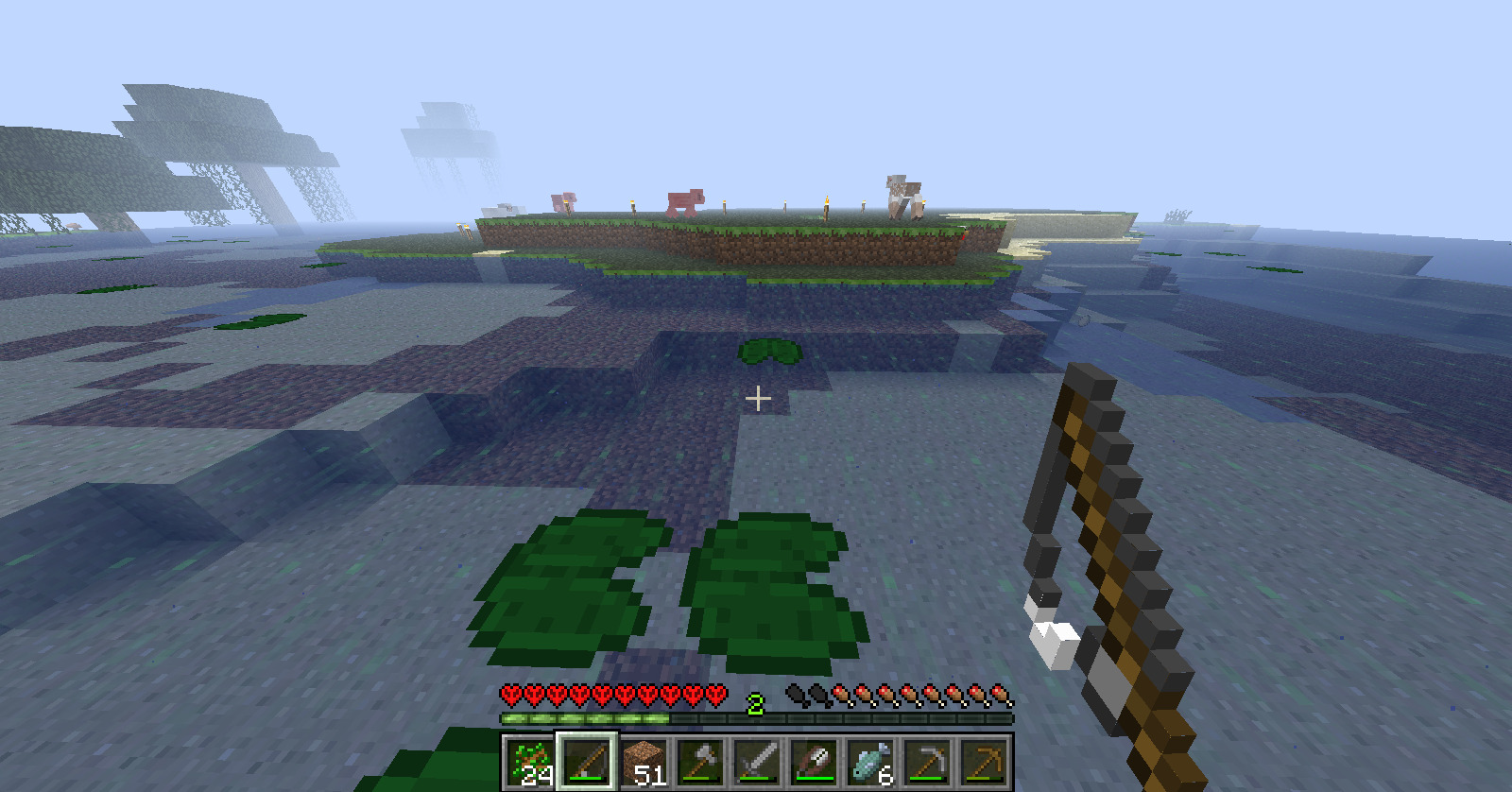Select the sapling stack of 24
Screen dimensions: 1512x792
click(530, 762)
